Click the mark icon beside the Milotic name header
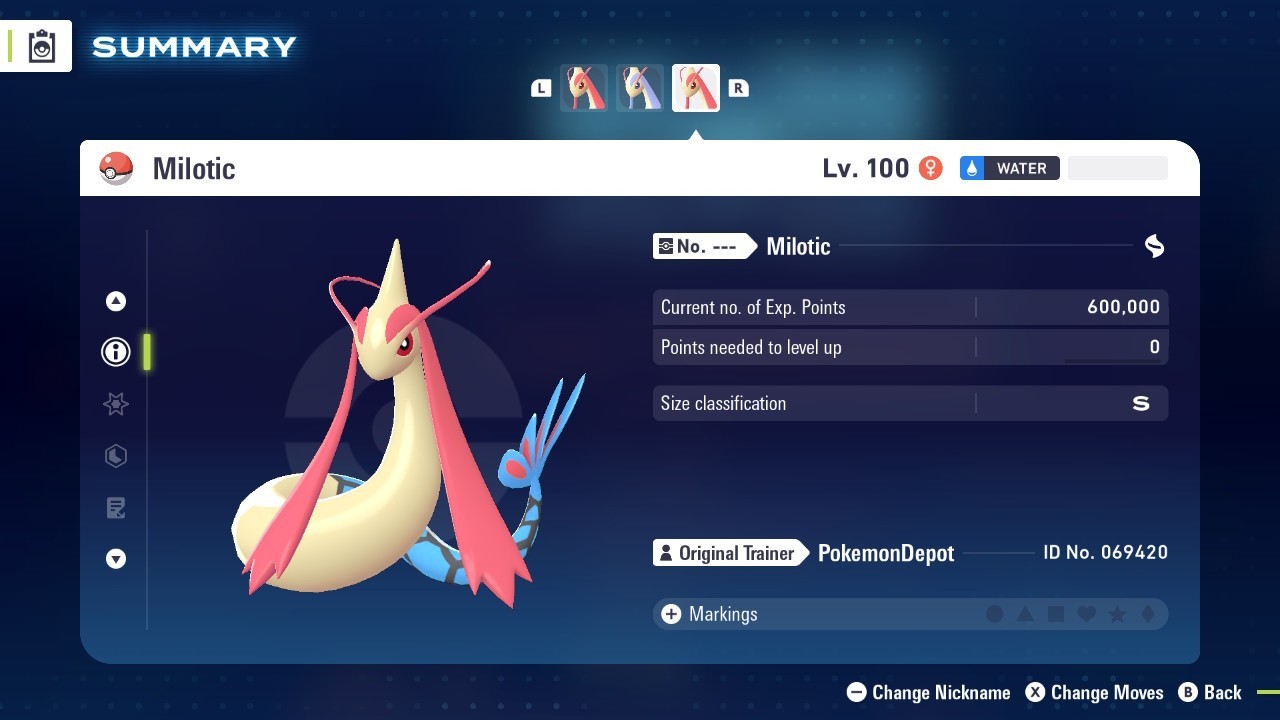Viewport: 1280px width, 720px height. [1154, 246]
